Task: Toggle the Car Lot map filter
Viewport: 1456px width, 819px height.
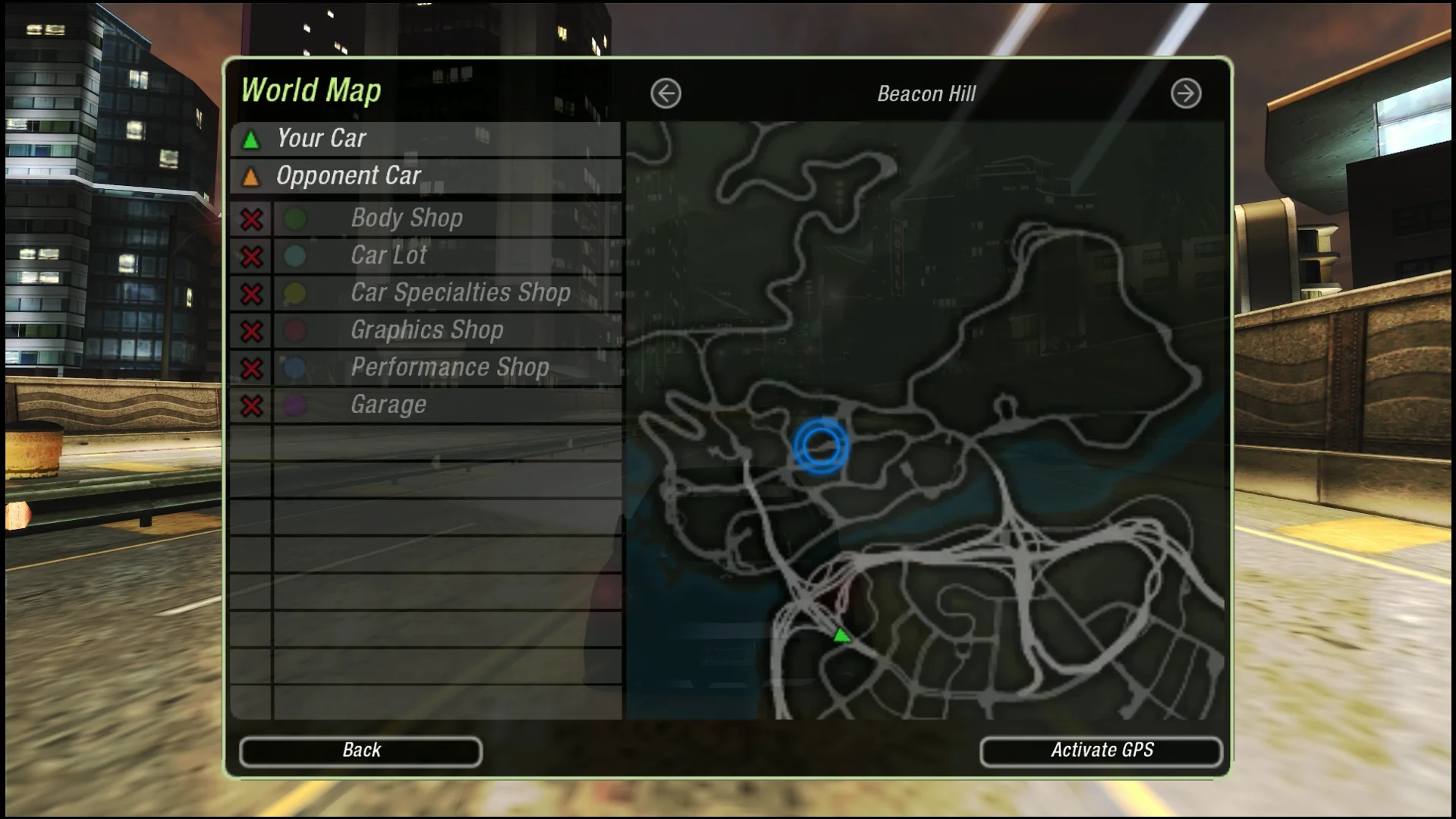Action: coord(252,257)
